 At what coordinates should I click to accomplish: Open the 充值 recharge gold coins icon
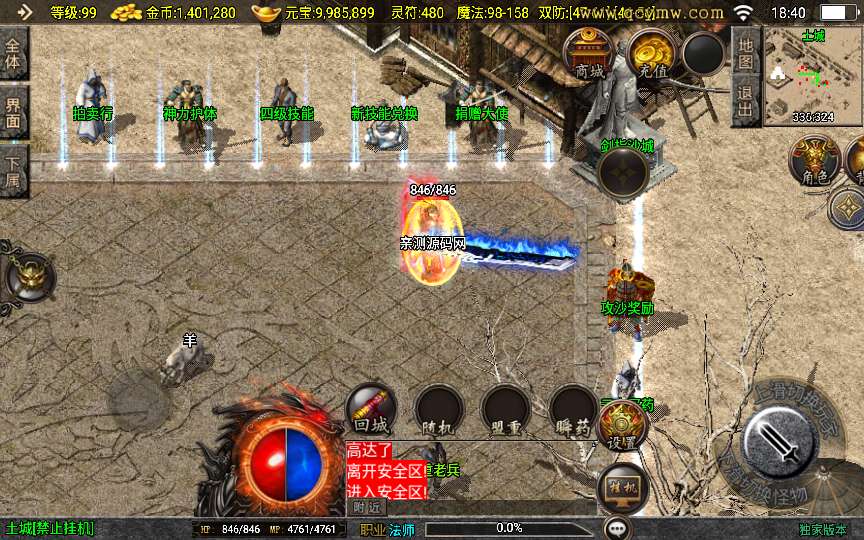[651, 53]
